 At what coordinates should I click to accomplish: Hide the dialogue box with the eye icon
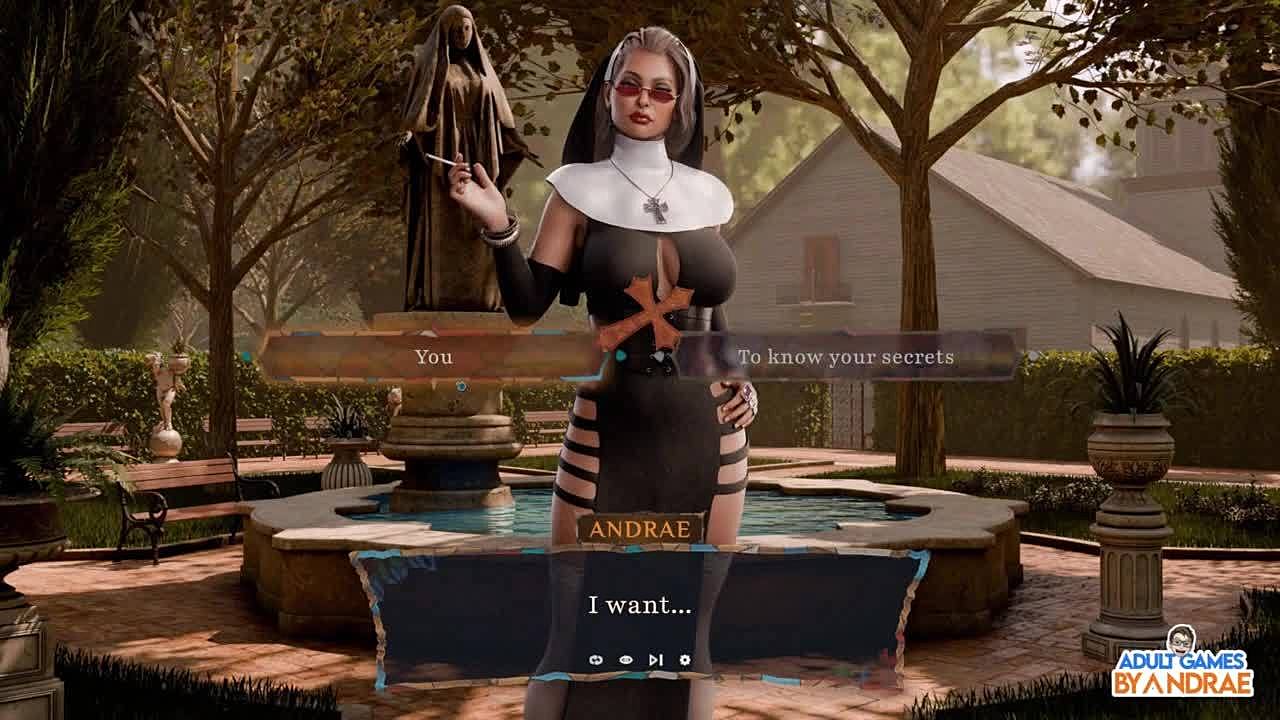coord(626,660)
